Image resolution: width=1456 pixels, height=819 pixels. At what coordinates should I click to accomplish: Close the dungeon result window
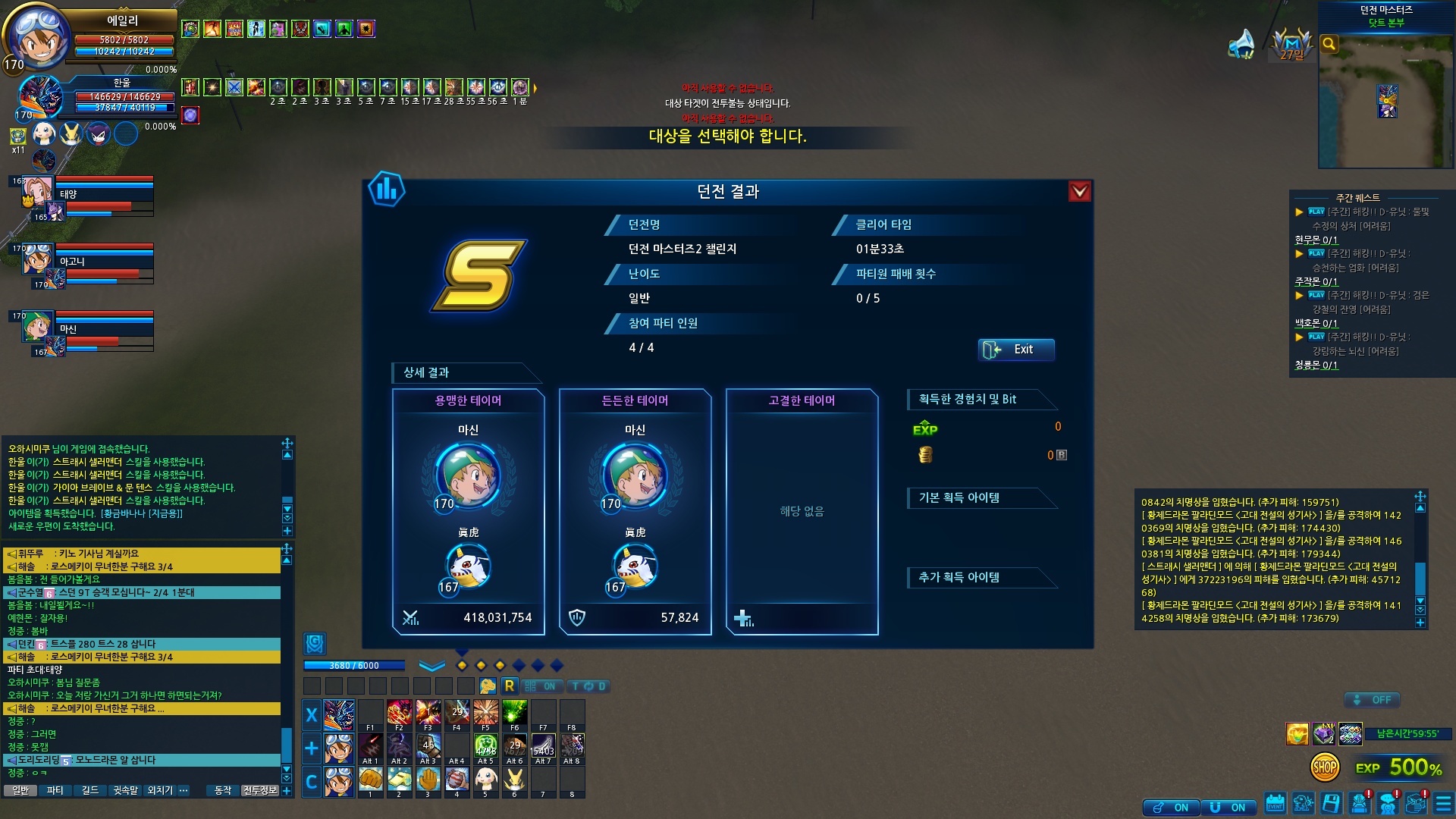pyautogui.click(x=1079, y=192)
